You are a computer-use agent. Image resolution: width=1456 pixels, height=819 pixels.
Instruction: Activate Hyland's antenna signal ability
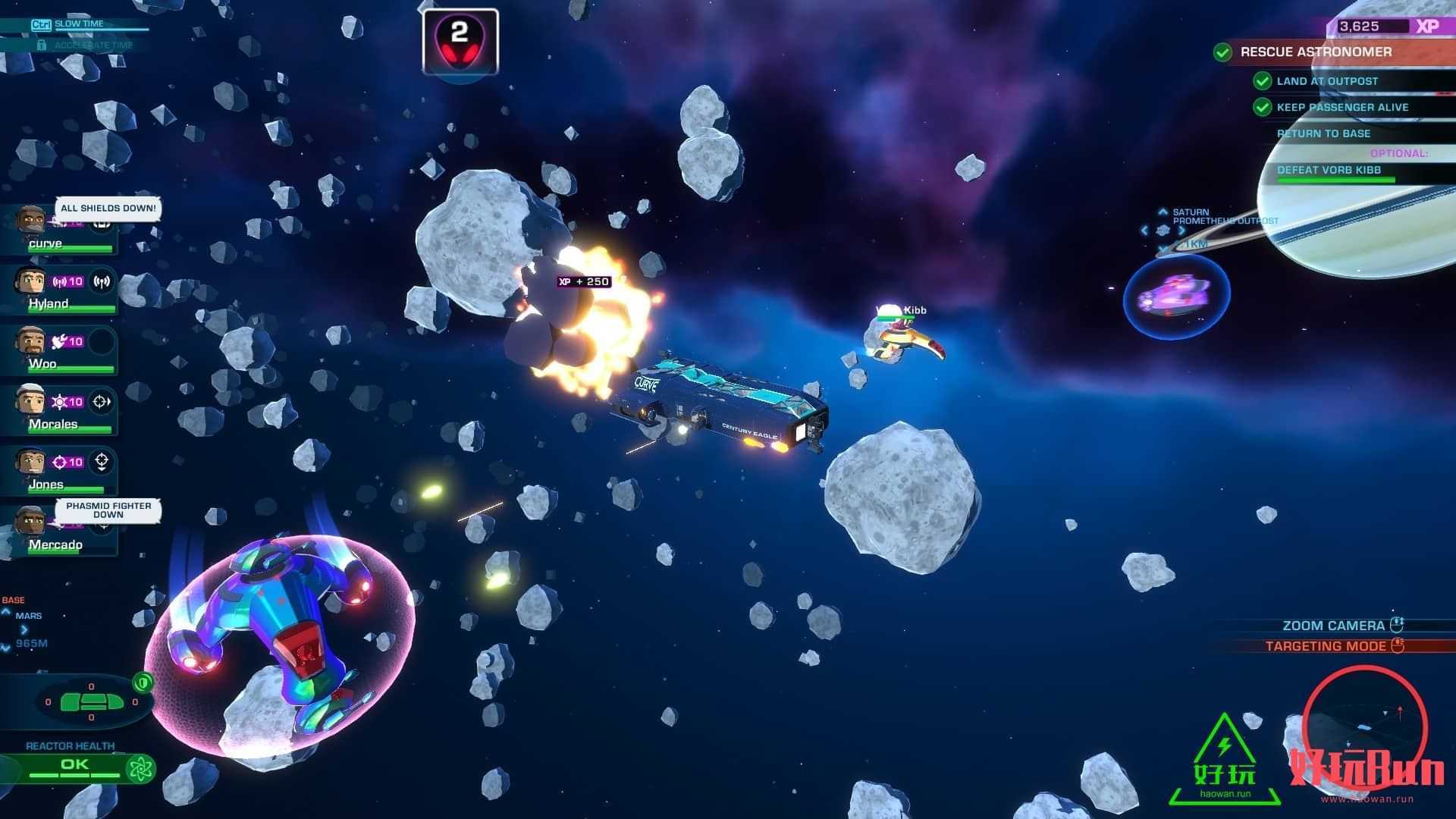(x=102, y=282)
